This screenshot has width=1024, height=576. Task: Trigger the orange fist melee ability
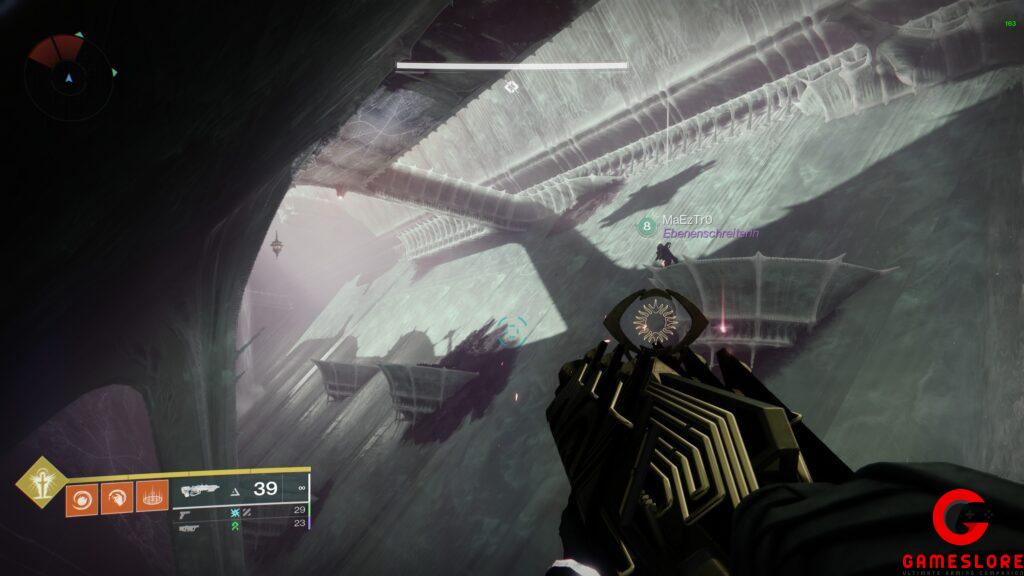116,499
